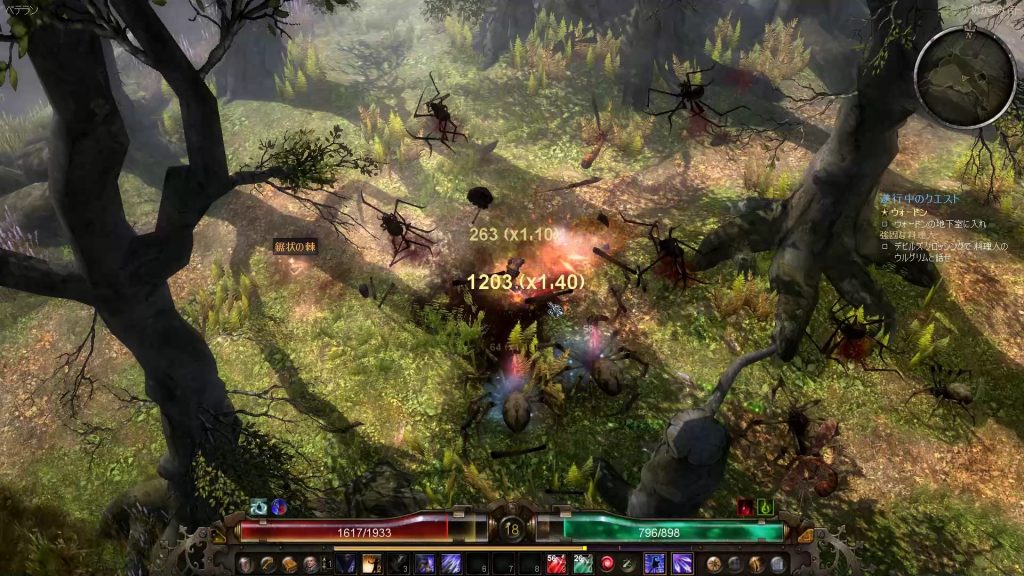The height and width of the screenshot is (576, 1024).
Task: Activate the skill in hotbar slot 3
Action: [x=398, y=564]
